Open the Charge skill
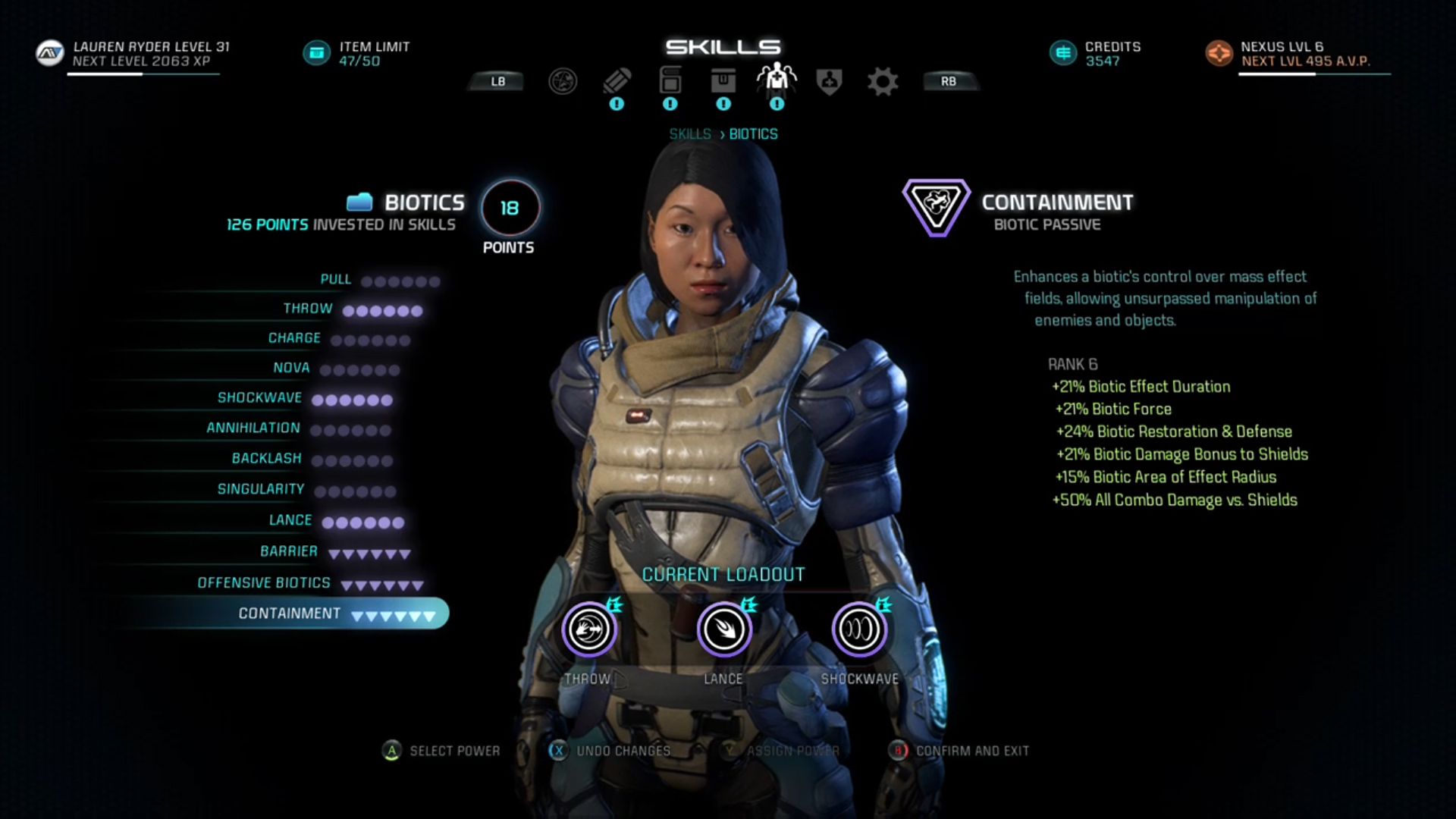 coord(294,338)
